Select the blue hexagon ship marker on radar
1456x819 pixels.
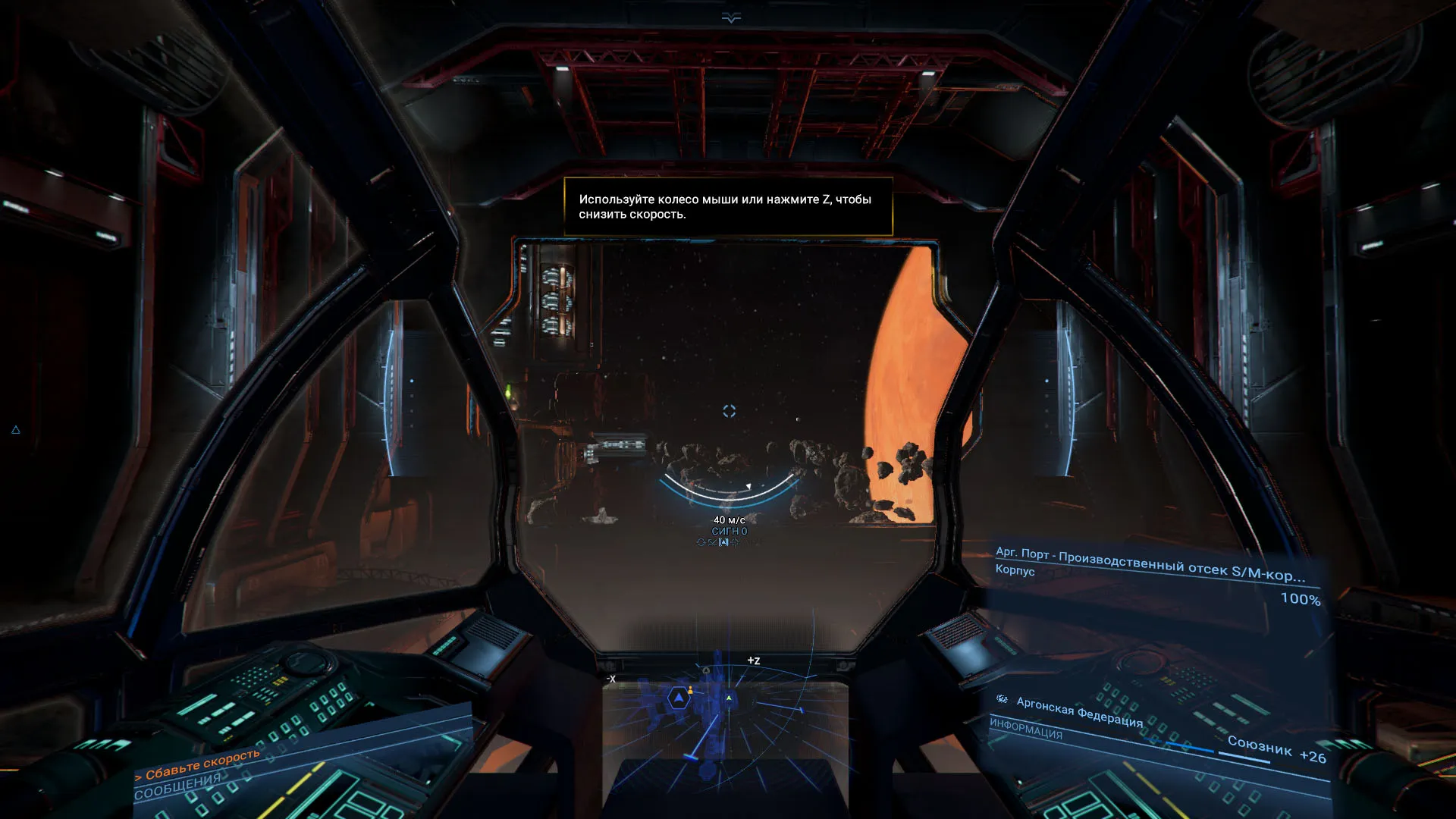[679, 698]
